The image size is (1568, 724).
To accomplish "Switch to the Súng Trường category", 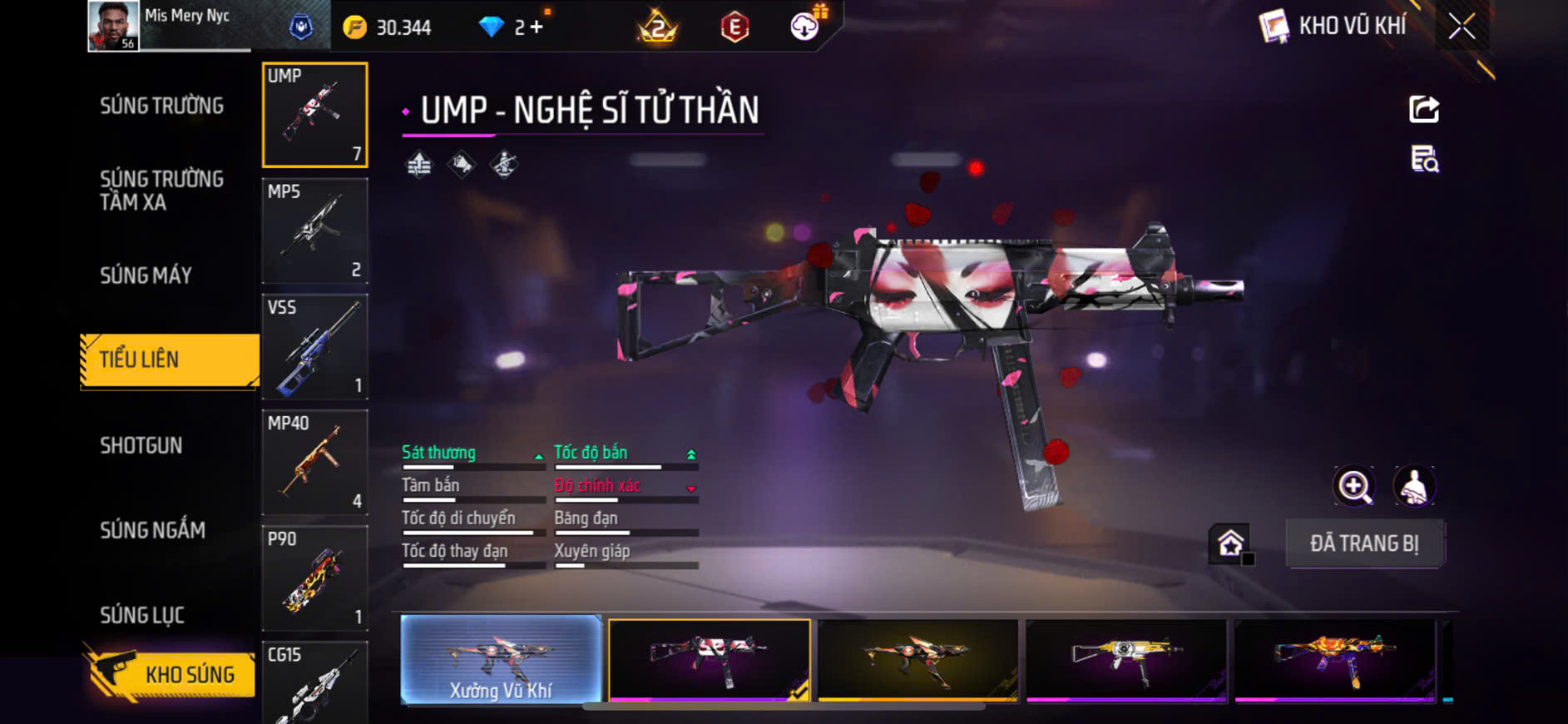I will [x=161, y=106].
